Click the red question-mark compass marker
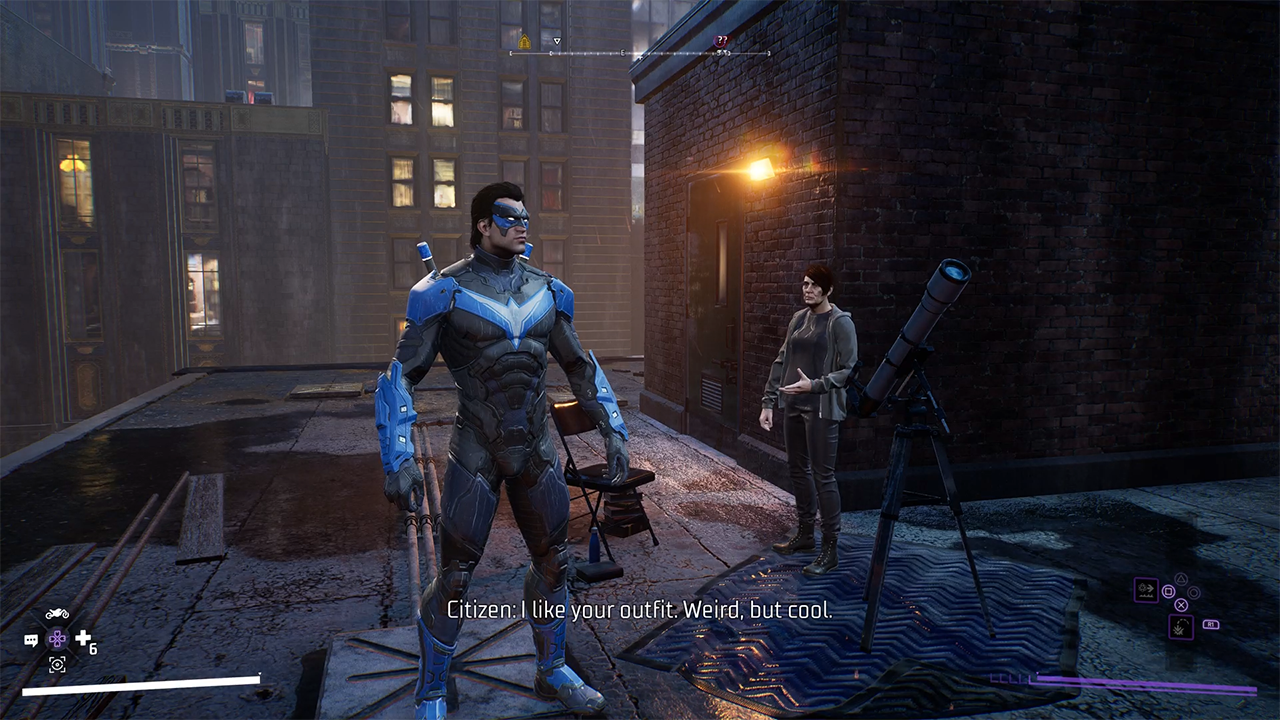The image size is (1280, 720). pos(721,41)
